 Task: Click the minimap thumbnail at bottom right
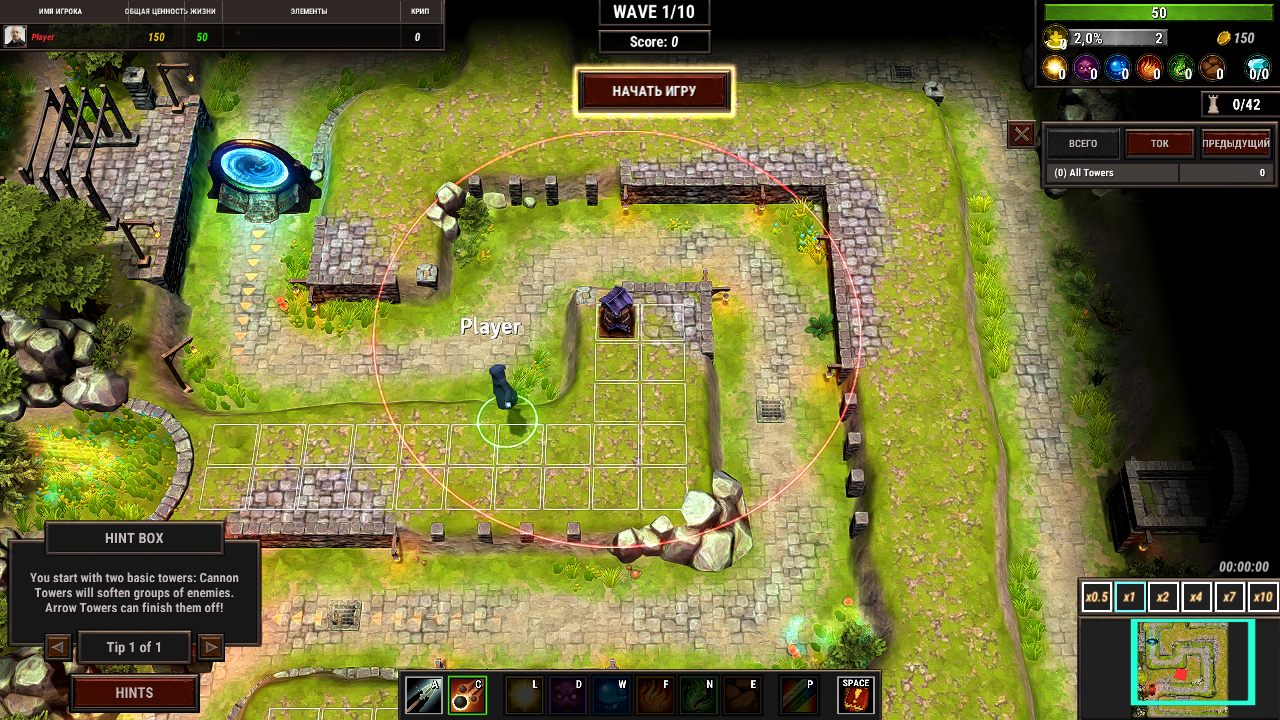[x=1195, y=663]
